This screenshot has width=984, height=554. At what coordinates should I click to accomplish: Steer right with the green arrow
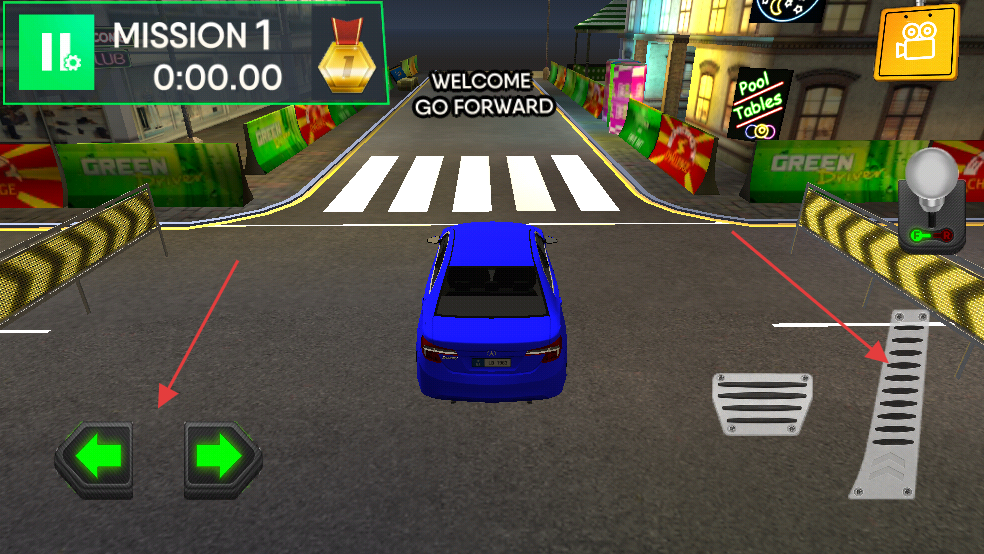click(x=222, y=458)
